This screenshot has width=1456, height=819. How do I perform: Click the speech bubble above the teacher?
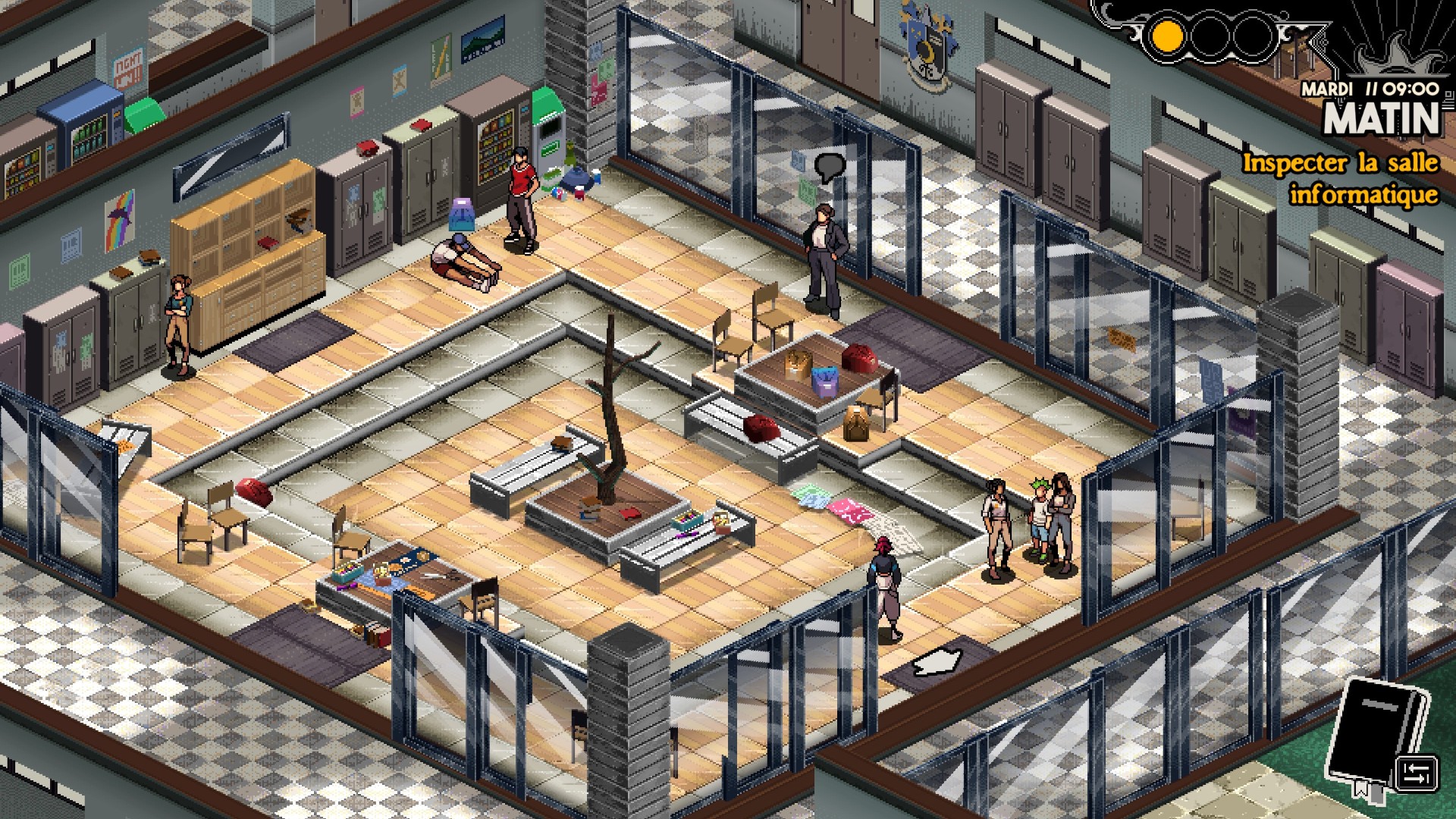tap(829, 166)
